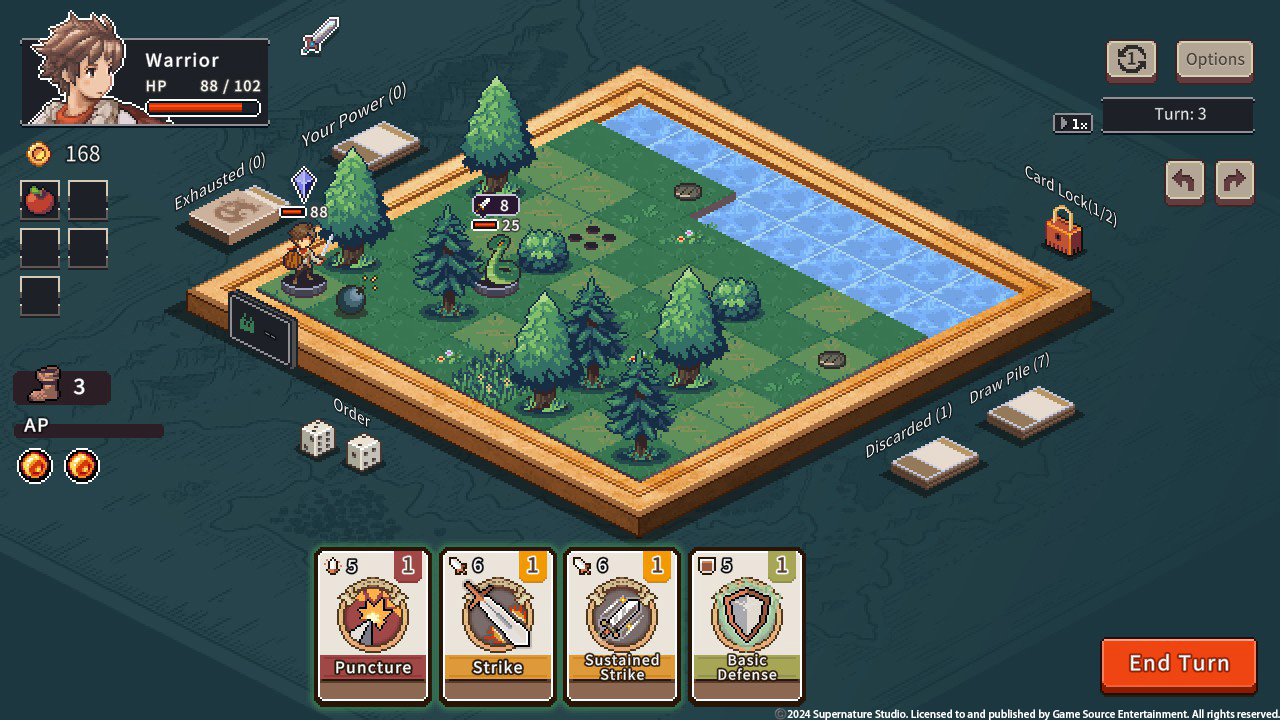The width and height of the screenshot is (1280, 720).
Task: Select the Card Lock padlock
Action: (1063, 232)
